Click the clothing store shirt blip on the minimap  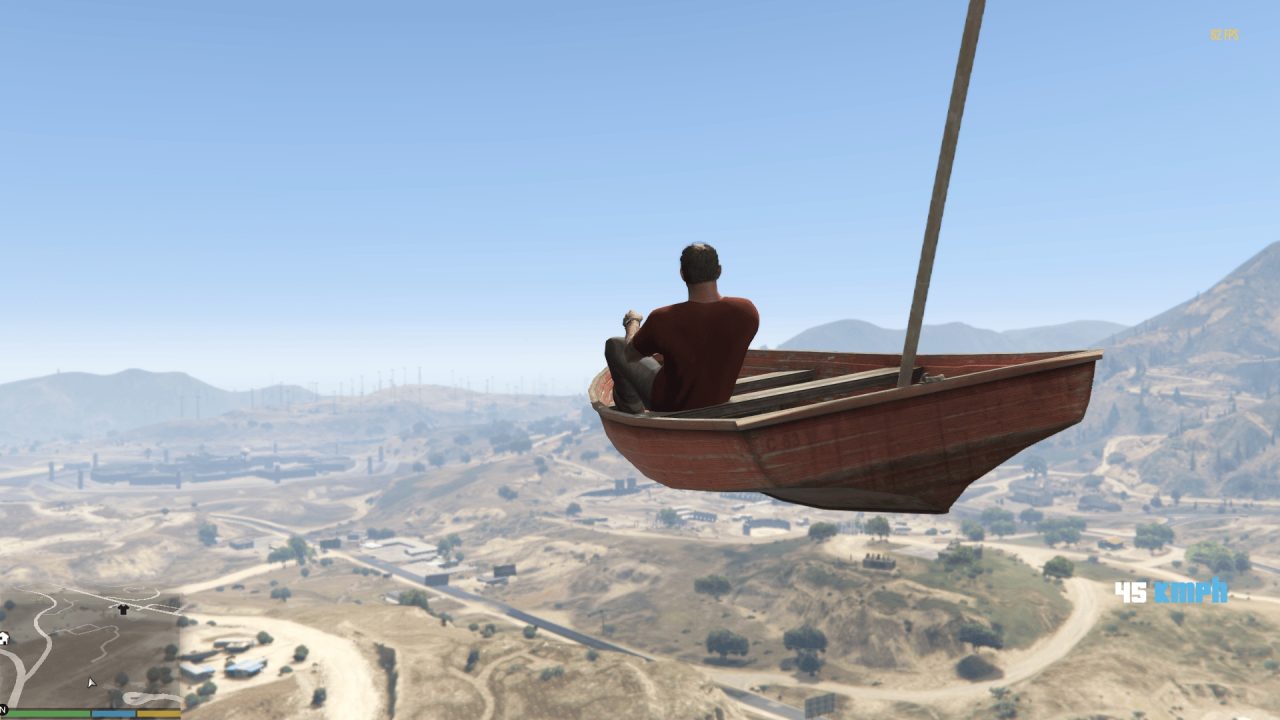pos(124,608)
